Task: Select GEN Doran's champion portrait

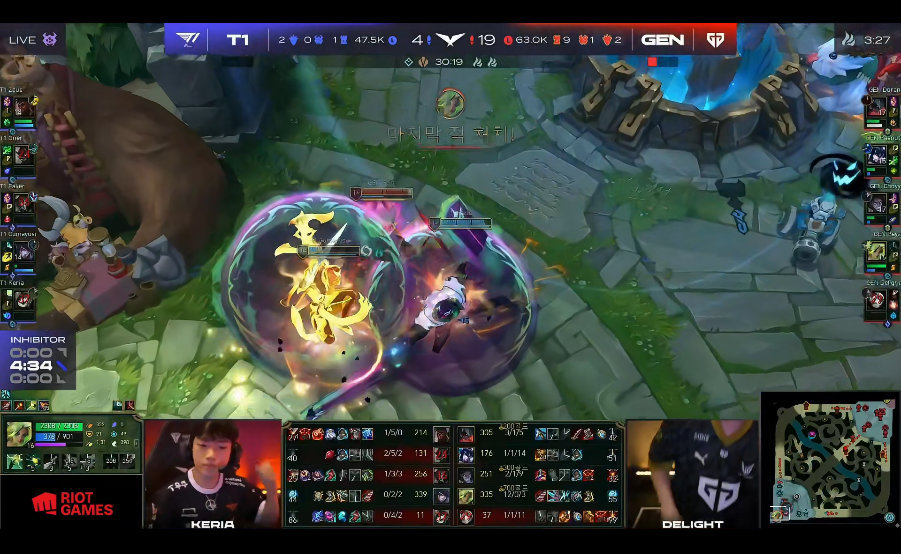Action: pyautogui.click(x=877, y=108)
